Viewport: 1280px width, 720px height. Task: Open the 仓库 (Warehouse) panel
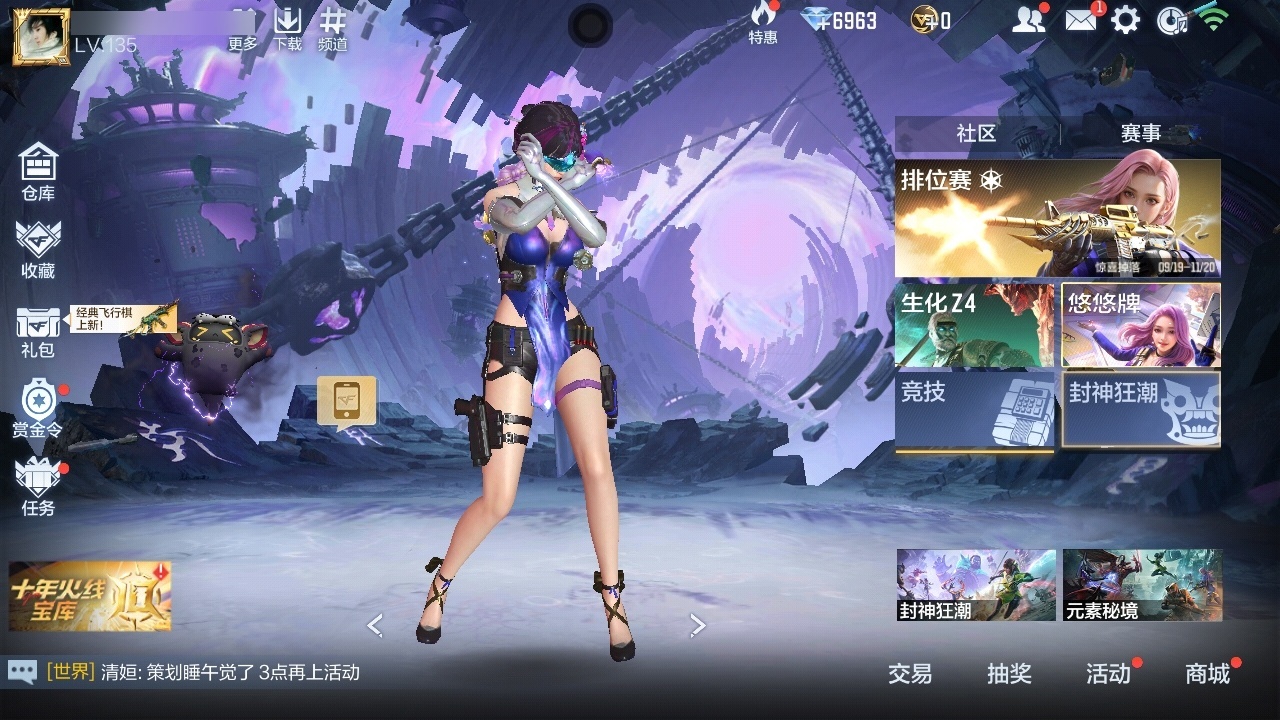tap(38, 170)
